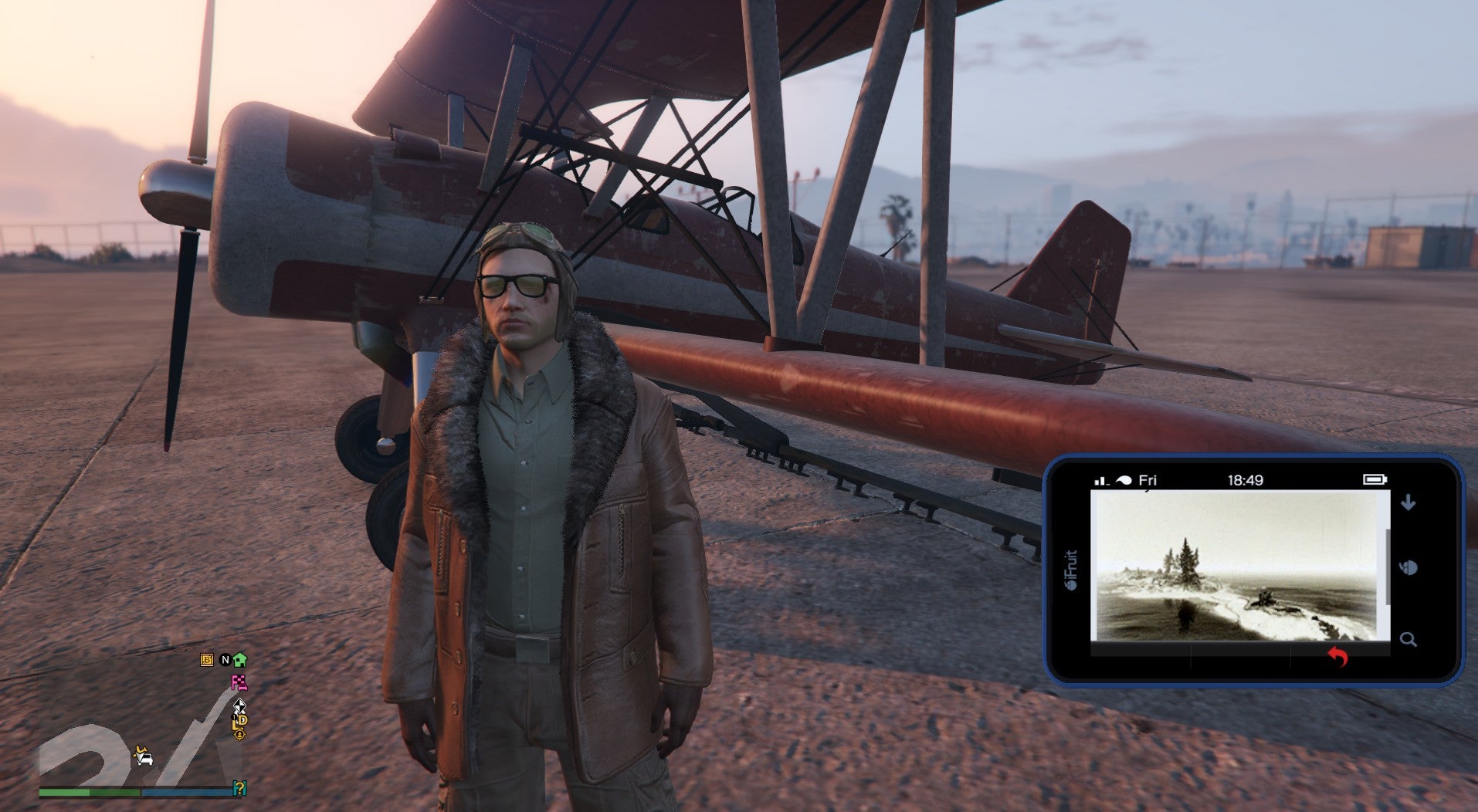Select the green house home blip on the minimap
Image resolution: width=1478 pixels, height=812 pixels.
(240, 660)
